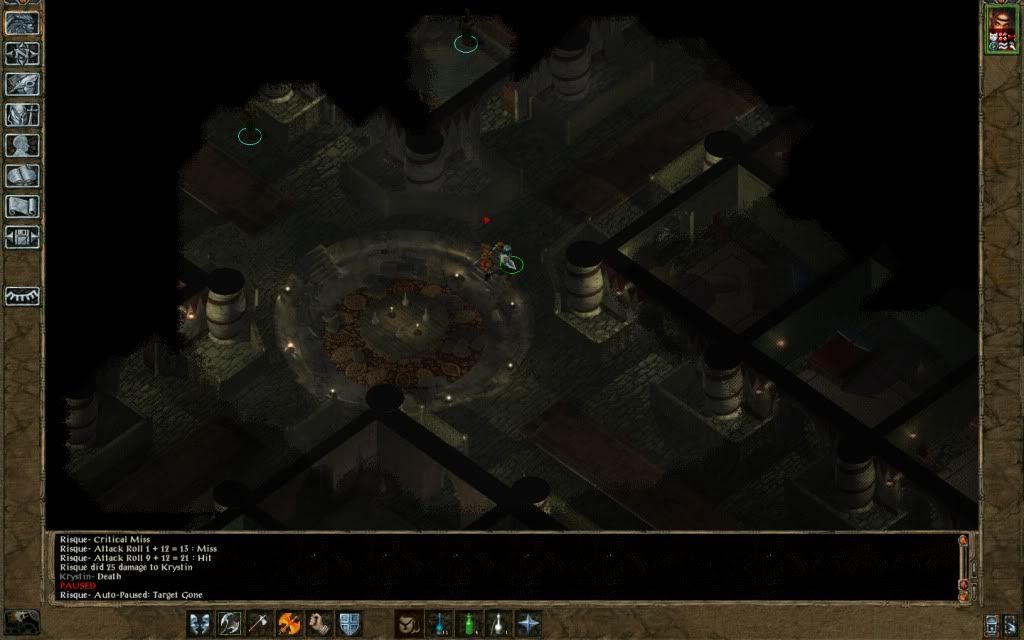1024x640 pixels.
Task: Select the axe weapon slot
Action: point(260,623)
